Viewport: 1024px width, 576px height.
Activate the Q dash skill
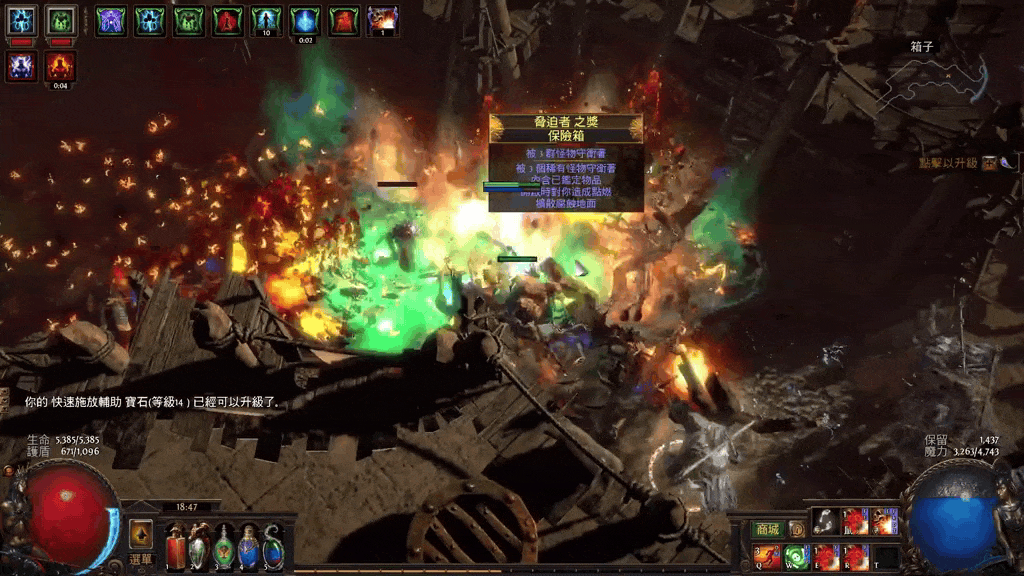tap(768, 556)
